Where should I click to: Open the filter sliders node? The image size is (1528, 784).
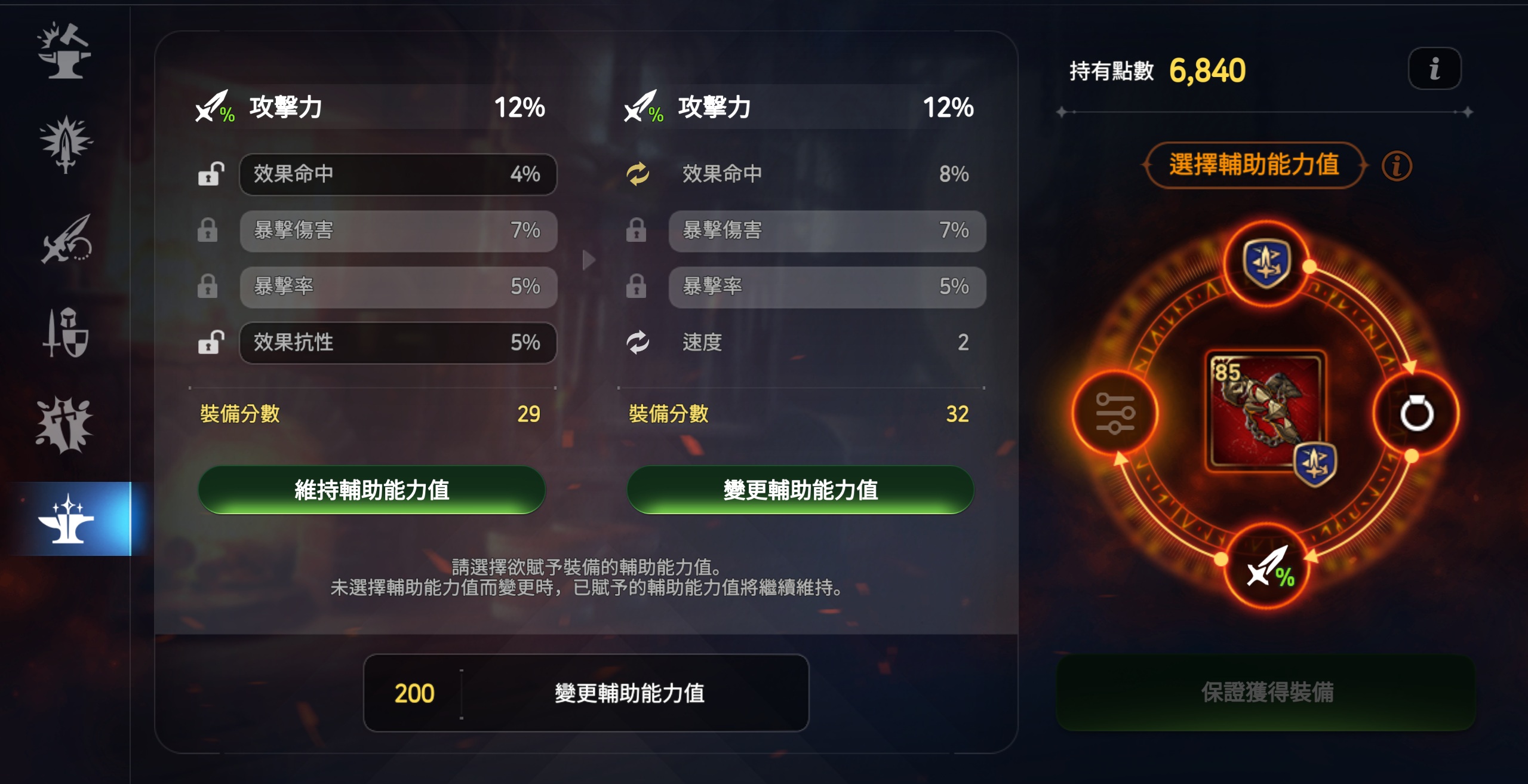point(1114,413)
